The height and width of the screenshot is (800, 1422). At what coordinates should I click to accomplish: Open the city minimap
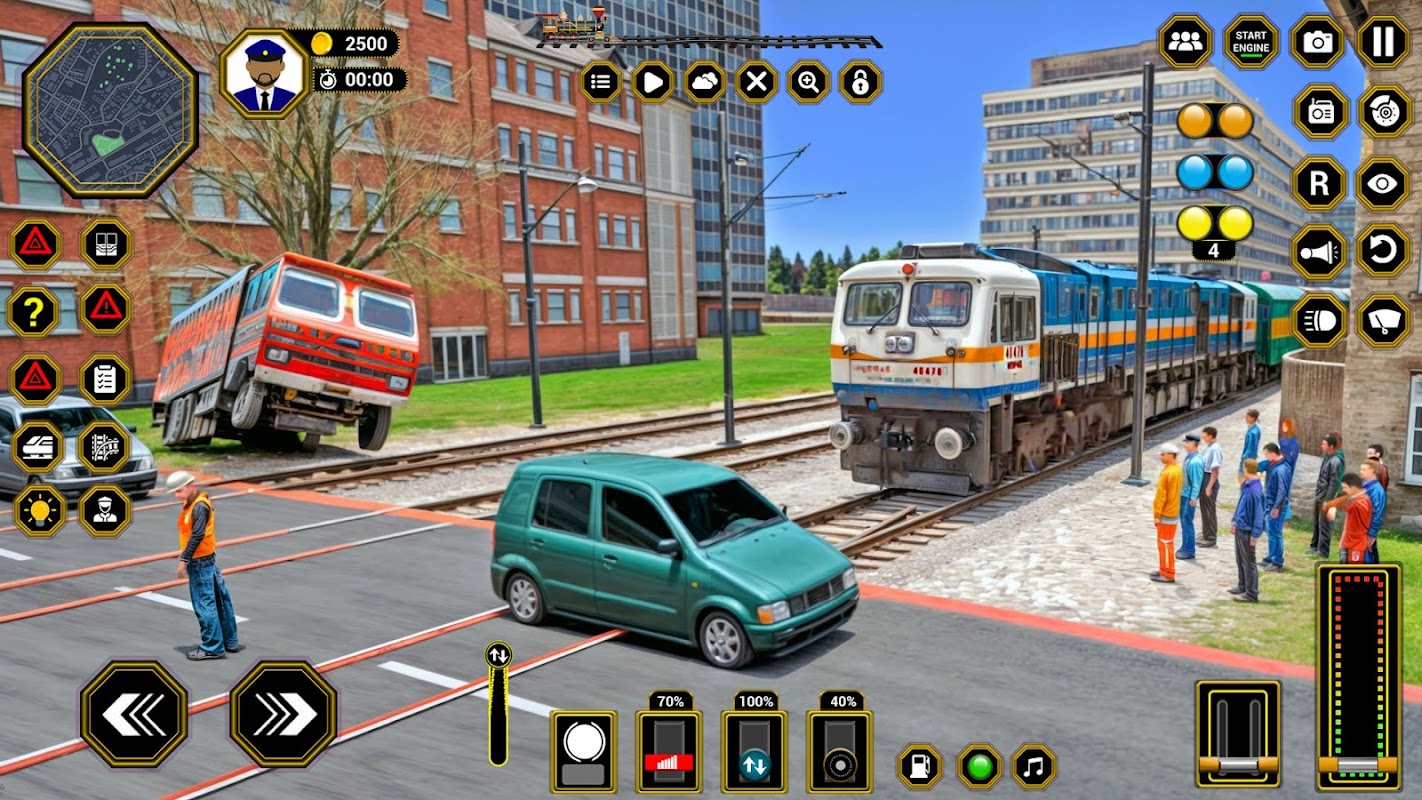click(x=110, y=110)
